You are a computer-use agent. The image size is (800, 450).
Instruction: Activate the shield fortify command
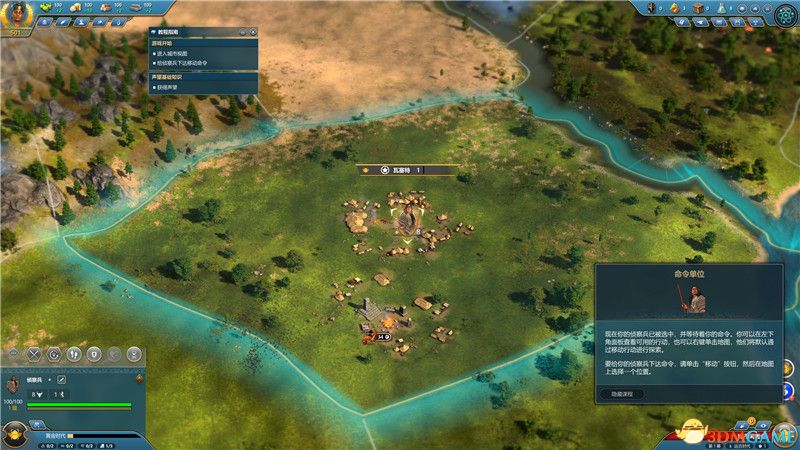coord(93,354)
